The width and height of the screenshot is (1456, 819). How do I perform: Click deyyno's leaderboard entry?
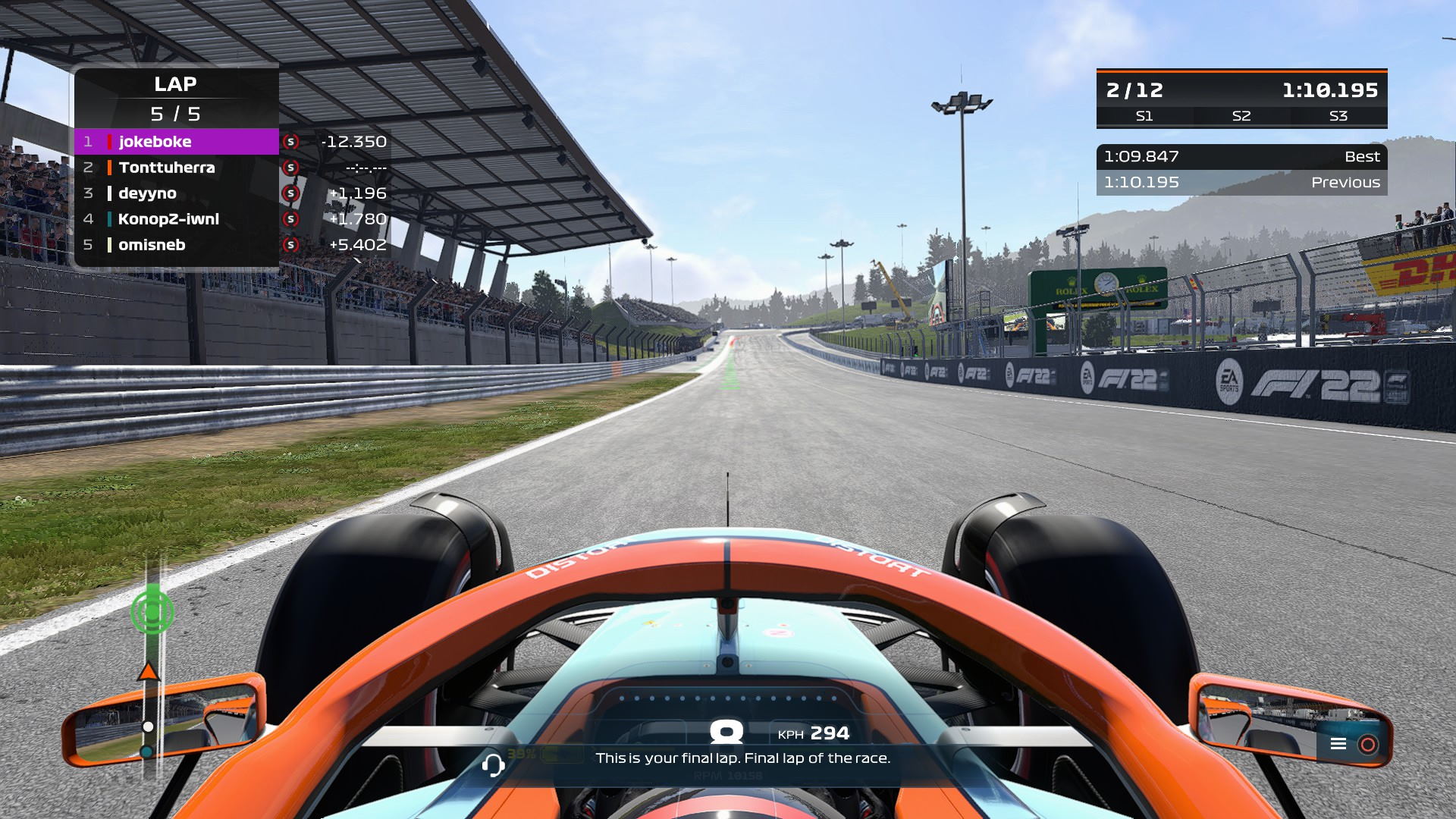[x=176, y=193]
